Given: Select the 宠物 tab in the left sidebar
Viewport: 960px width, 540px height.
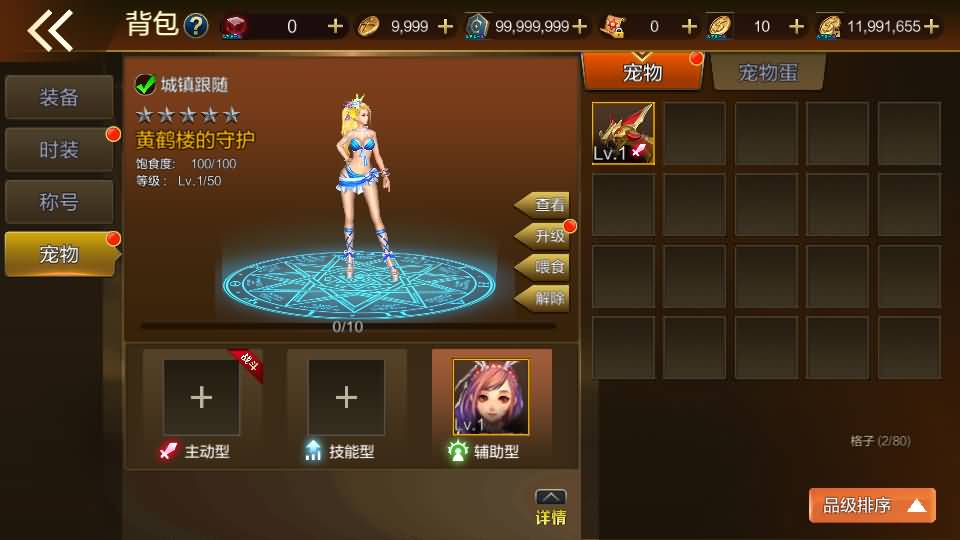Looking at the screenshot, I should tap(59, 254).
